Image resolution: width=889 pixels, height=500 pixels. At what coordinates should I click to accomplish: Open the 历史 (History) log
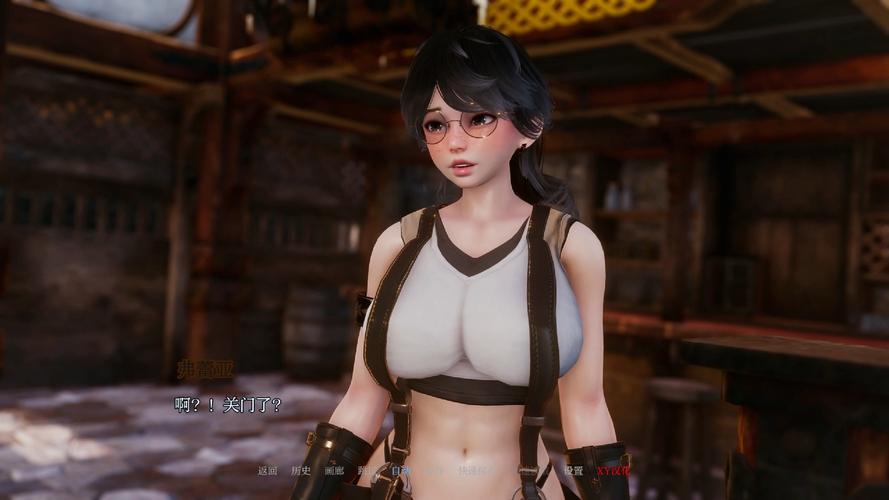300,471
